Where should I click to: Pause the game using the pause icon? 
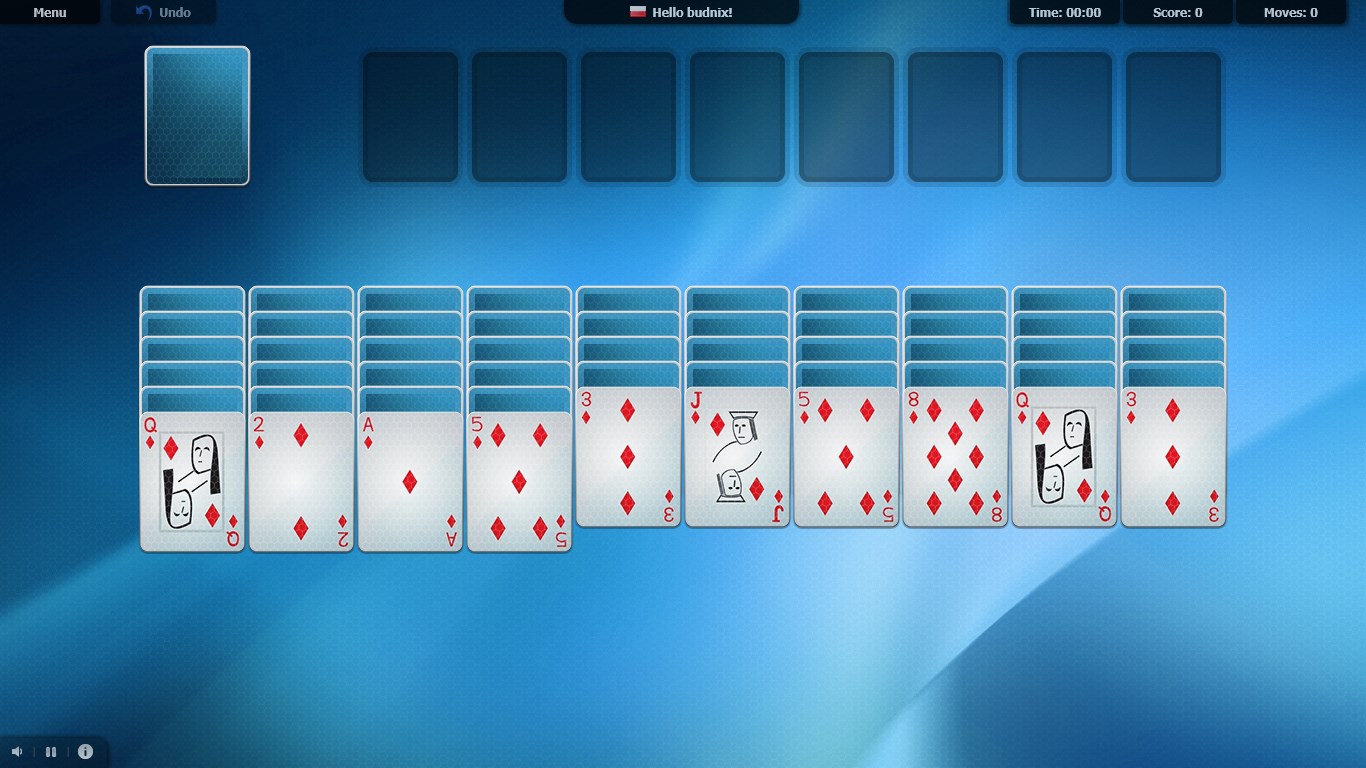51,751
